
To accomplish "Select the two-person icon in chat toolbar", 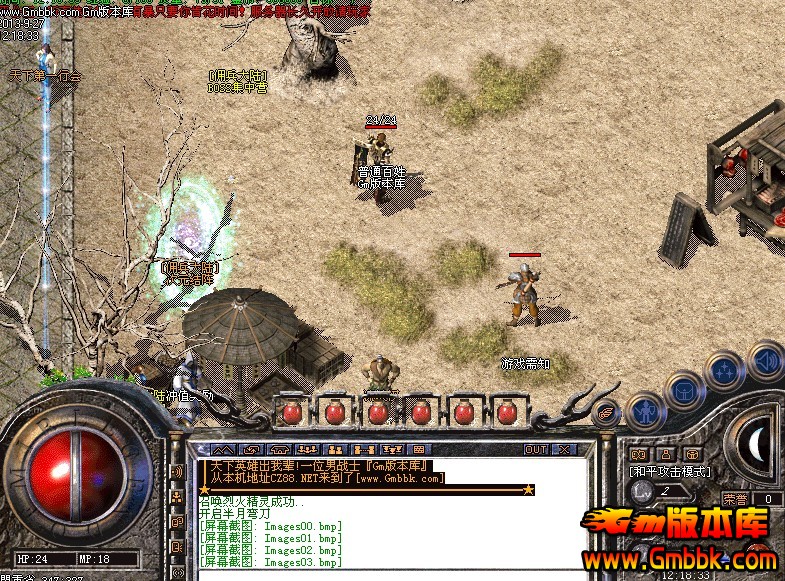I will coord(335,450).
